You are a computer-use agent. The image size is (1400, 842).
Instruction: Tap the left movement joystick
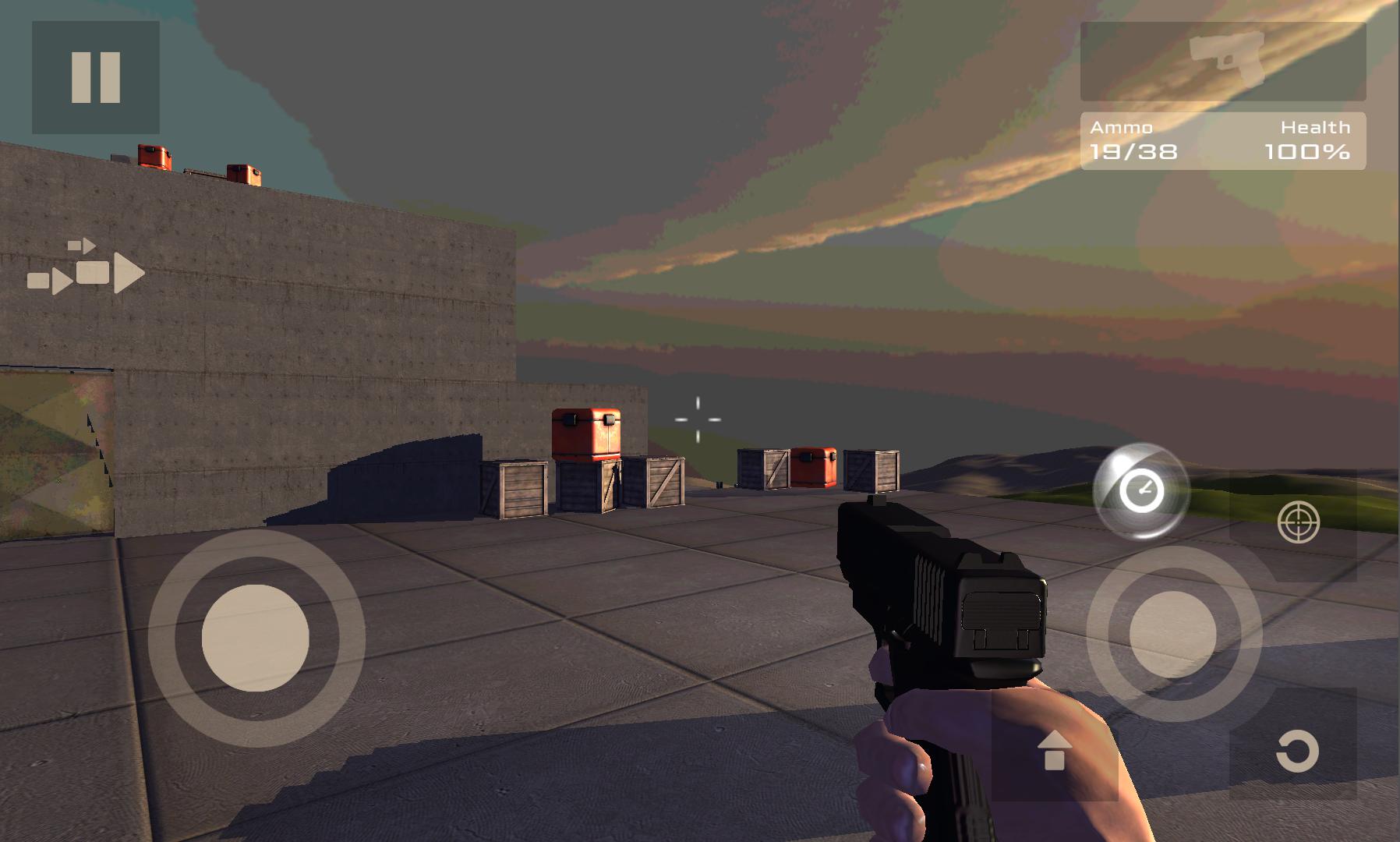pyautogui.click(x=256, y=637)
